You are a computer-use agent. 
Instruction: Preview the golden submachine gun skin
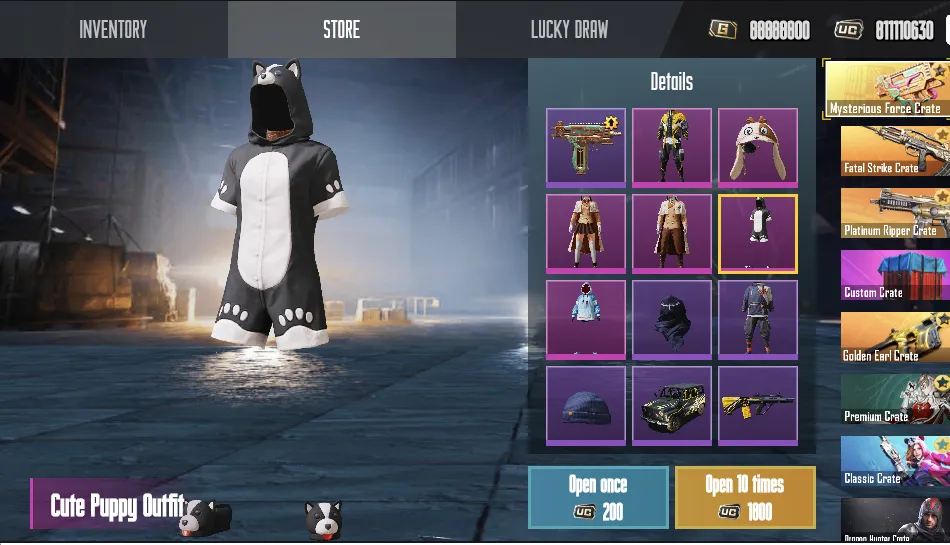[x=586, y=147]
